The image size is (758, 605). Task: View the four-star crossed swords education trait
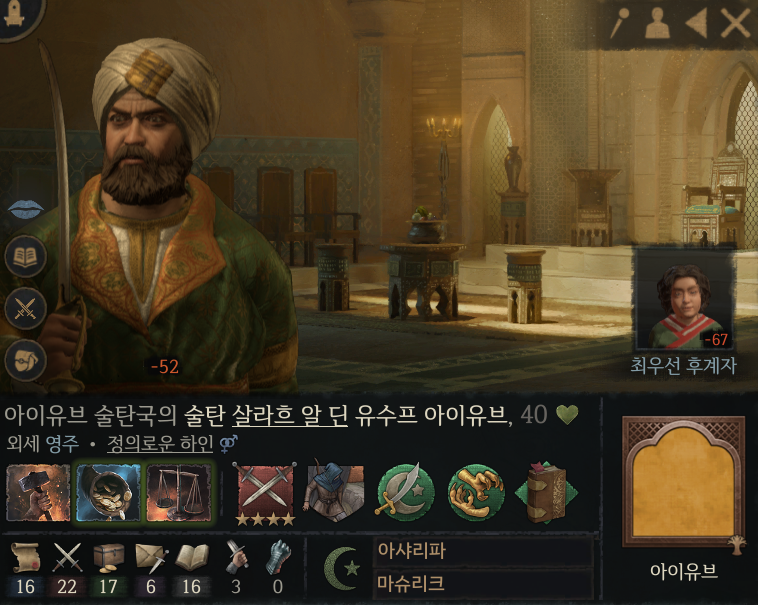(265, 493)
